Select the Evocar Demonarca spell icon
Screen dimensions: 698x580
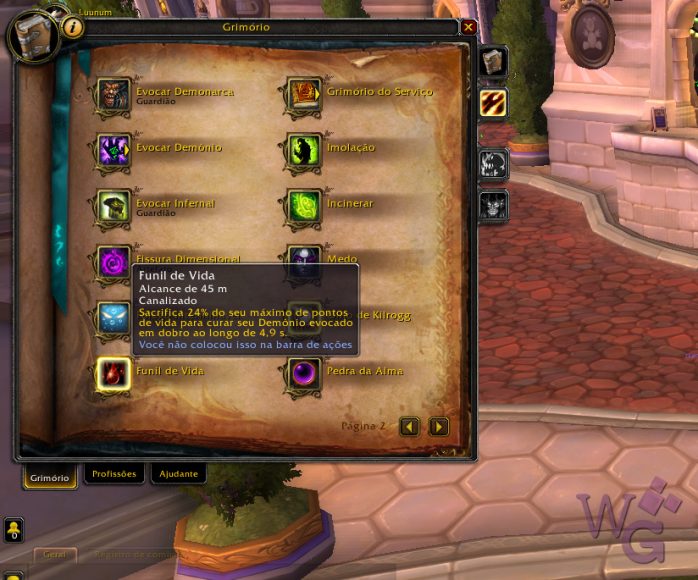[113, 94]
